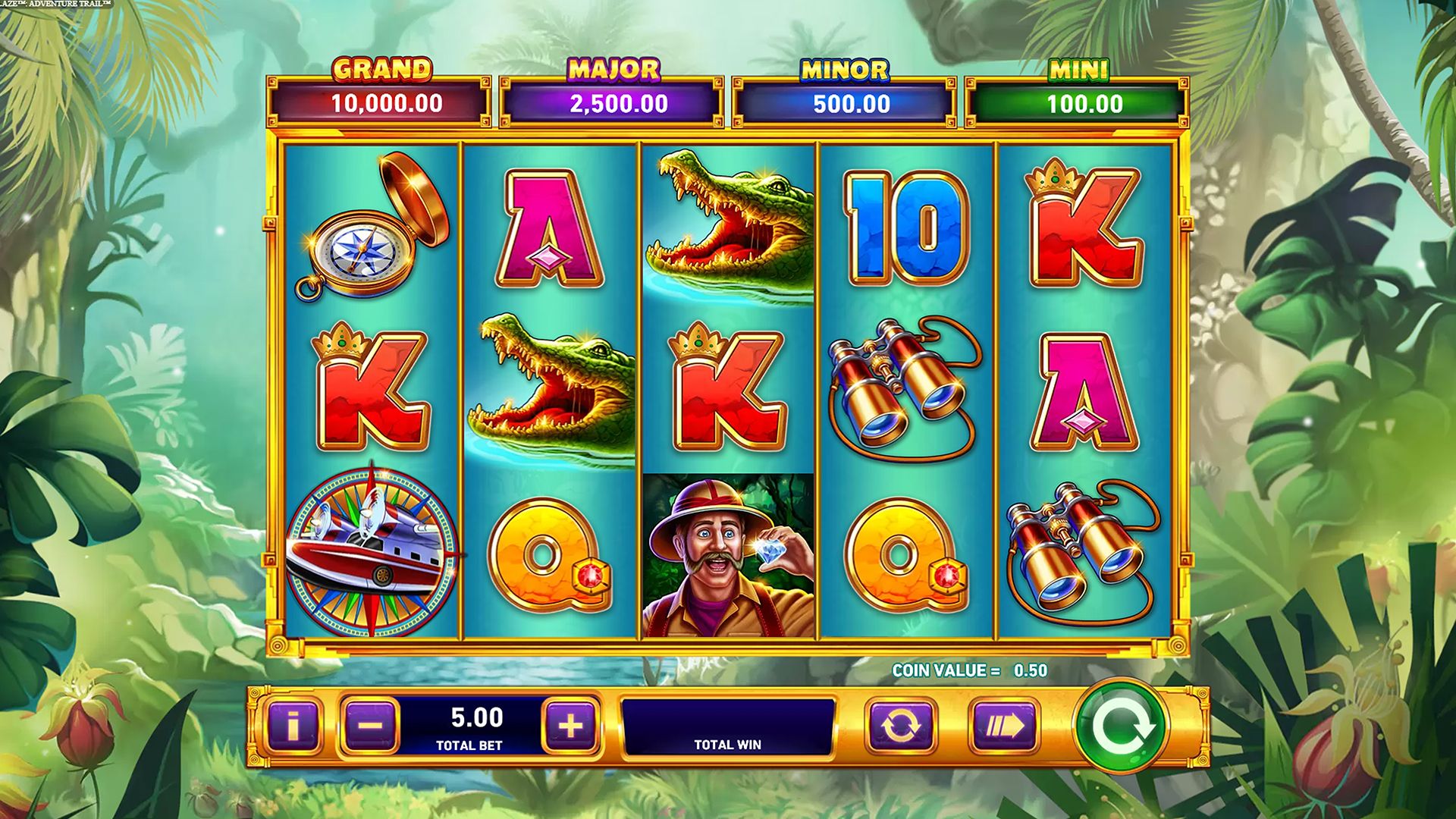The image size is (1456, 819).
Task: Toggle the turbo fast-forward arrow button
Action: pos(1004,726)
